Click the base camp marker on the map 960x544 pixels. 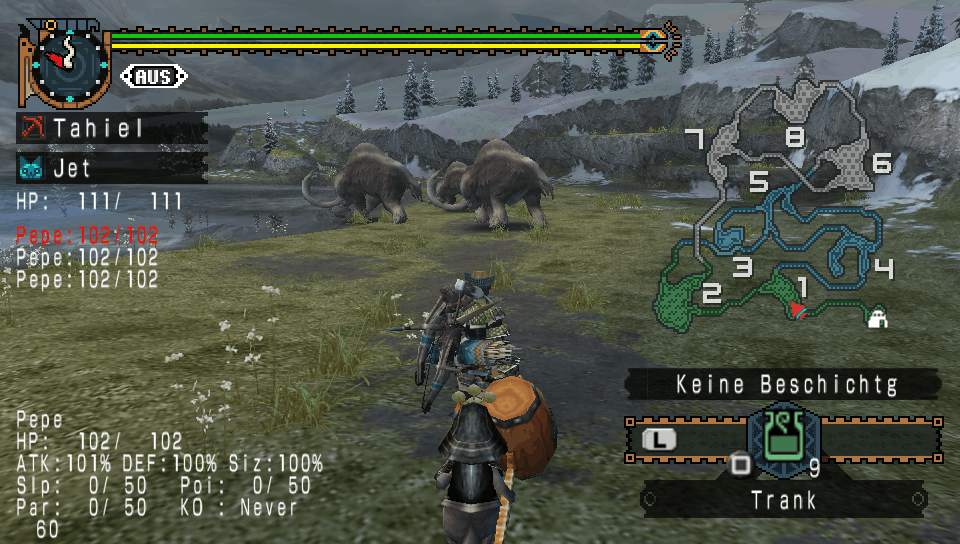[880, 318]
